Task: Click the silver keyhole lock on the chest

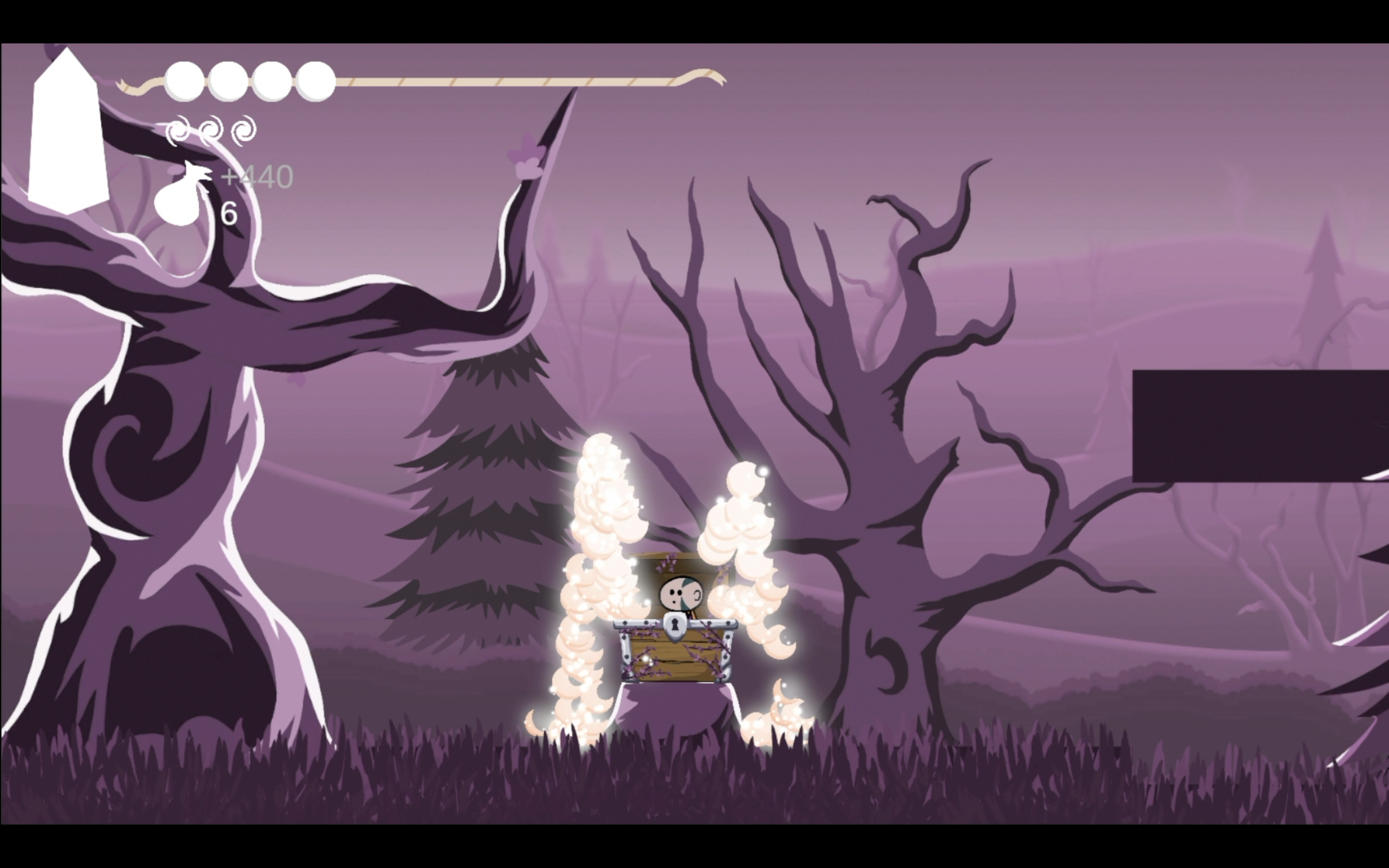Action: [676, 626]
